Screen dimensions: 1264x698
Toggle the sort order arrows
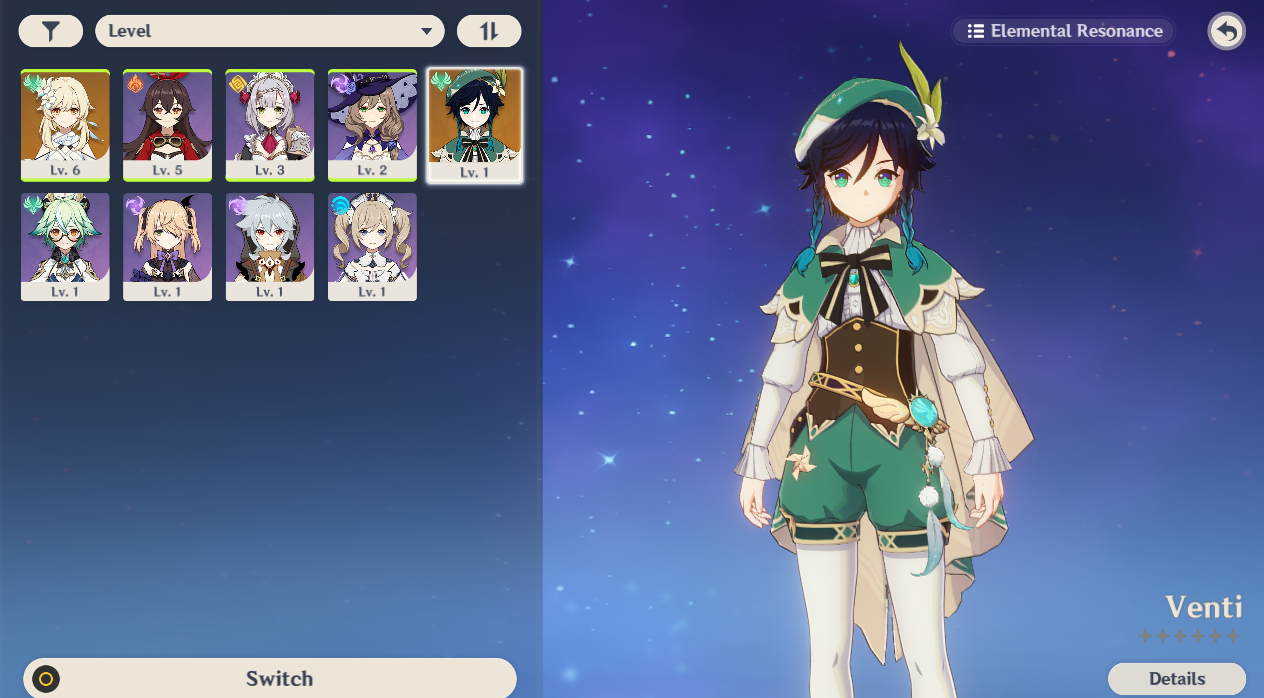(x=489, y=31)
